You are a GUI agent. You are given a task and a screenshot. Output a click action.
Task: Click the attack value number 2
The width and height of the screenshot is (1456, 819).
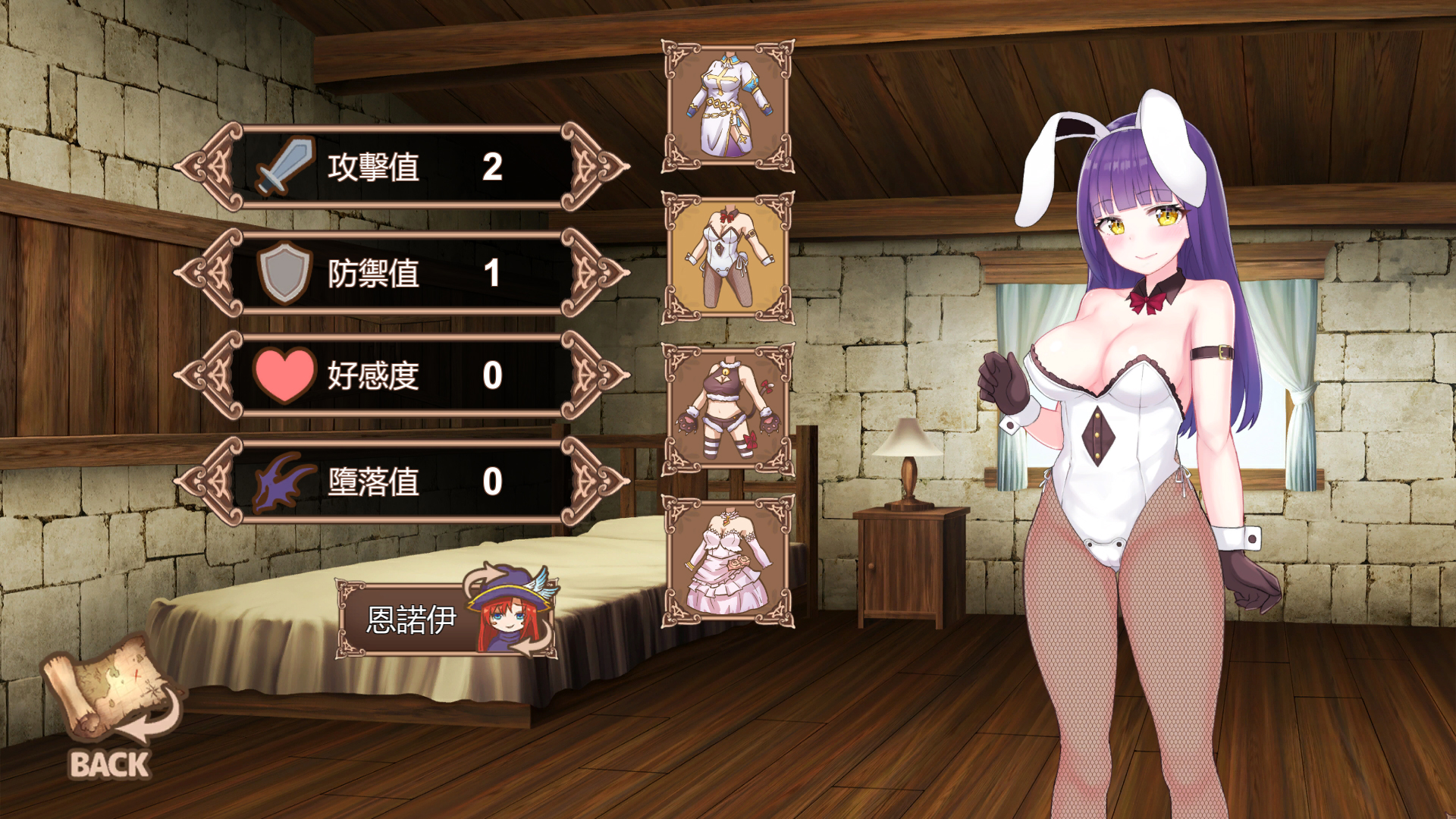[x=494, y=166]
